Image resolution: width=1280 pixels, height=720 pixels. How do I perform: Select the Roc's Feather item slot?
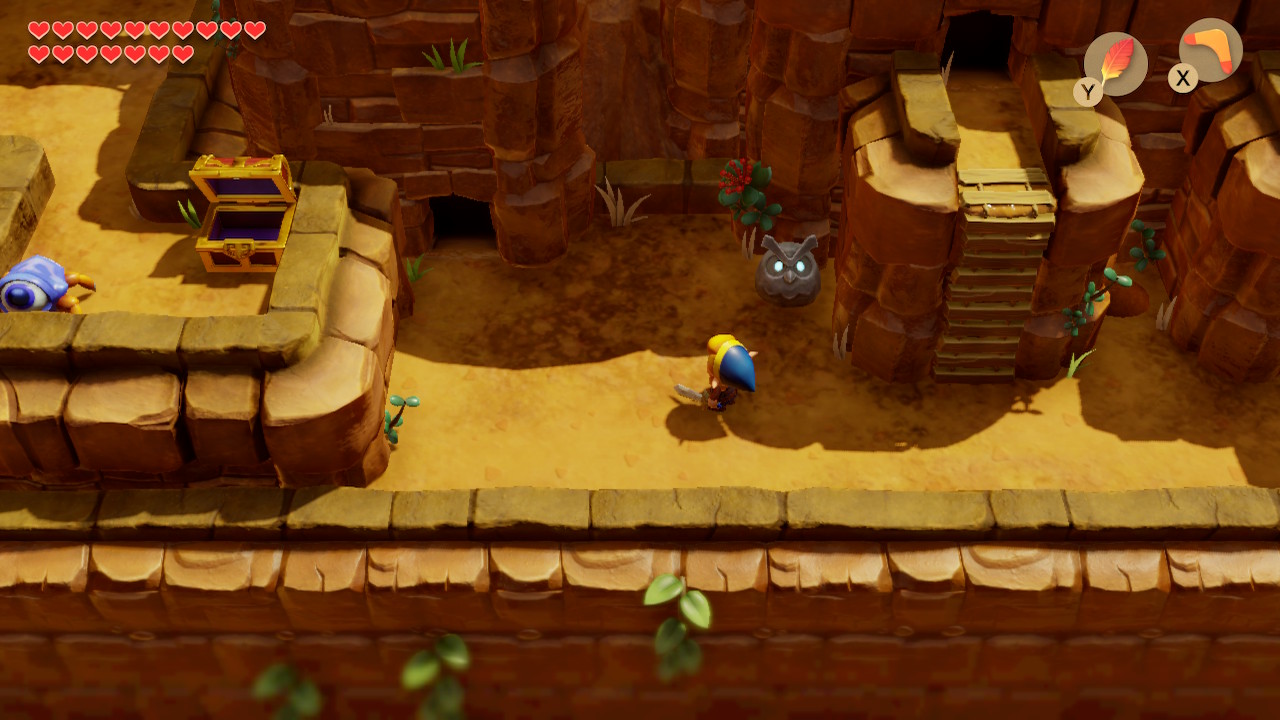pos(1115,63)
